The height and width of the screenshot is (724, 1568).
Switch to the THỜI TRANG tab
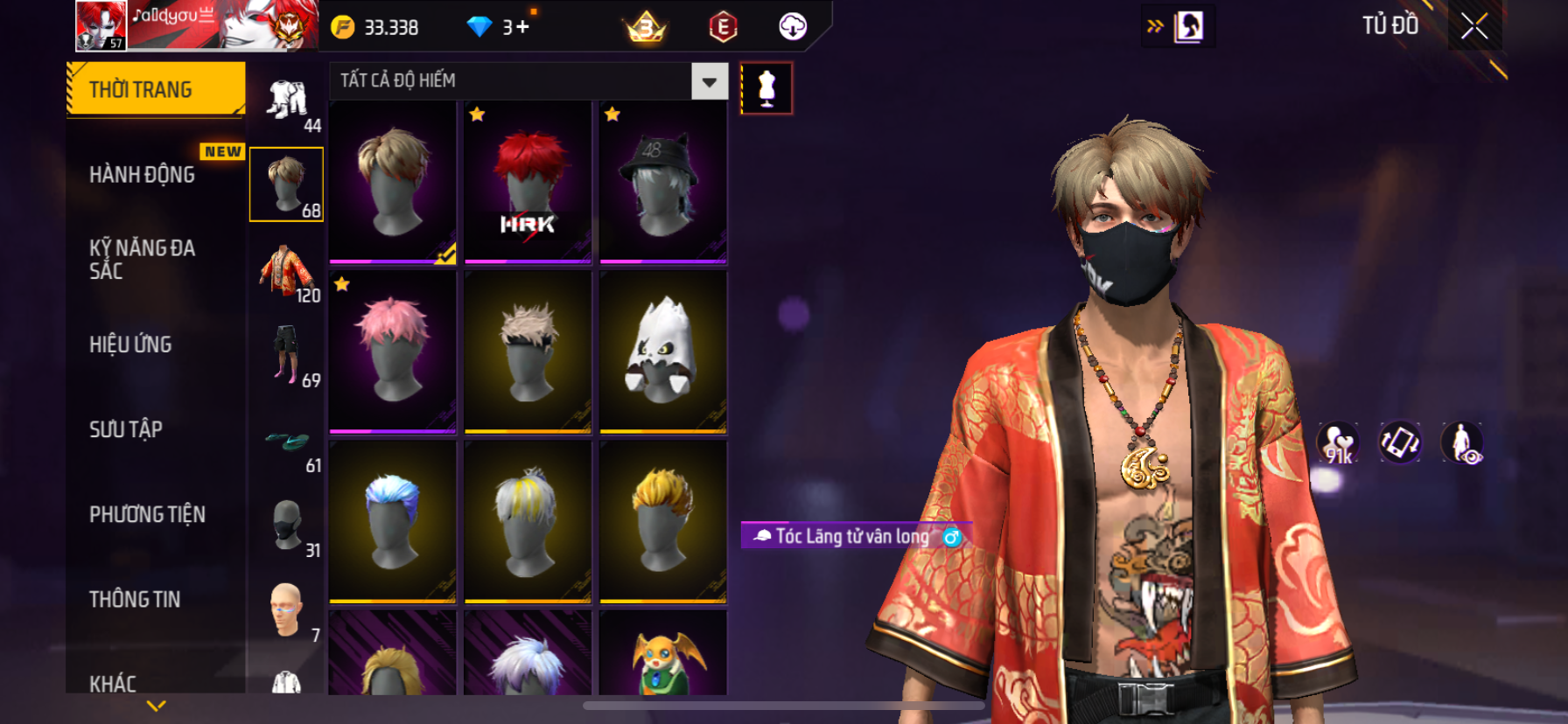[155, 89]
